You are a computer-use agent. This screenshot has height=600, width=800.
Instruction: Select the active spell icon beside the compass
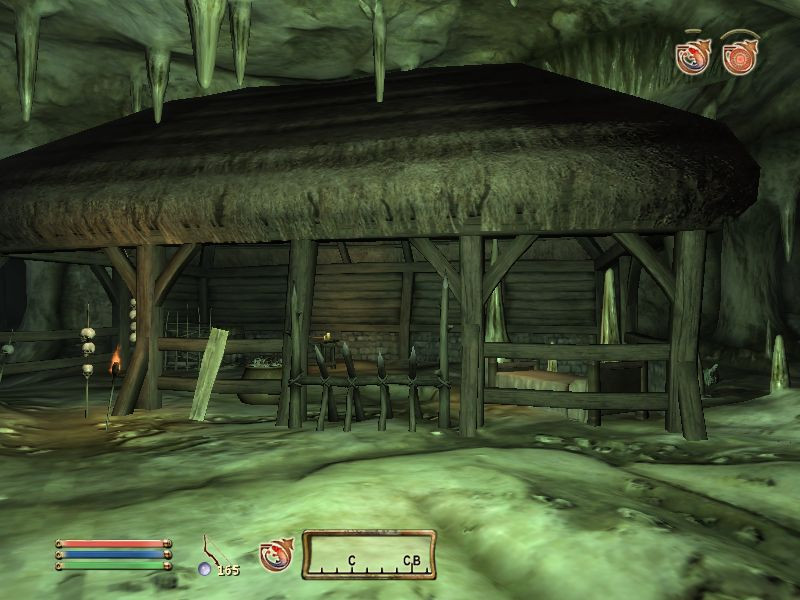(274, 555)
